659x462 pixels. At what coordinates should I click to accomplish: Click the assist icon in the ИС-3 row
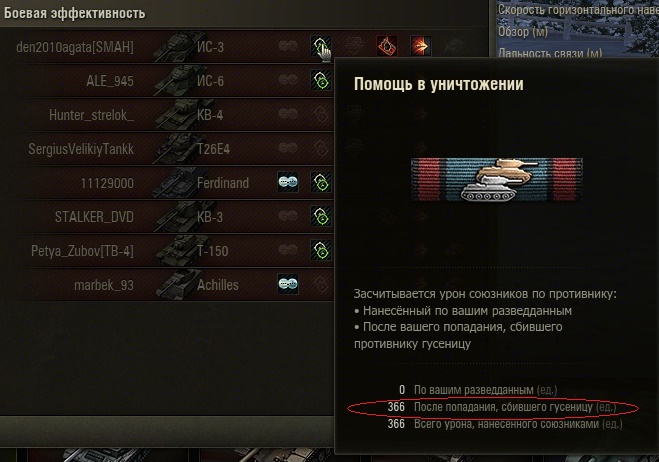pos(321,46)
